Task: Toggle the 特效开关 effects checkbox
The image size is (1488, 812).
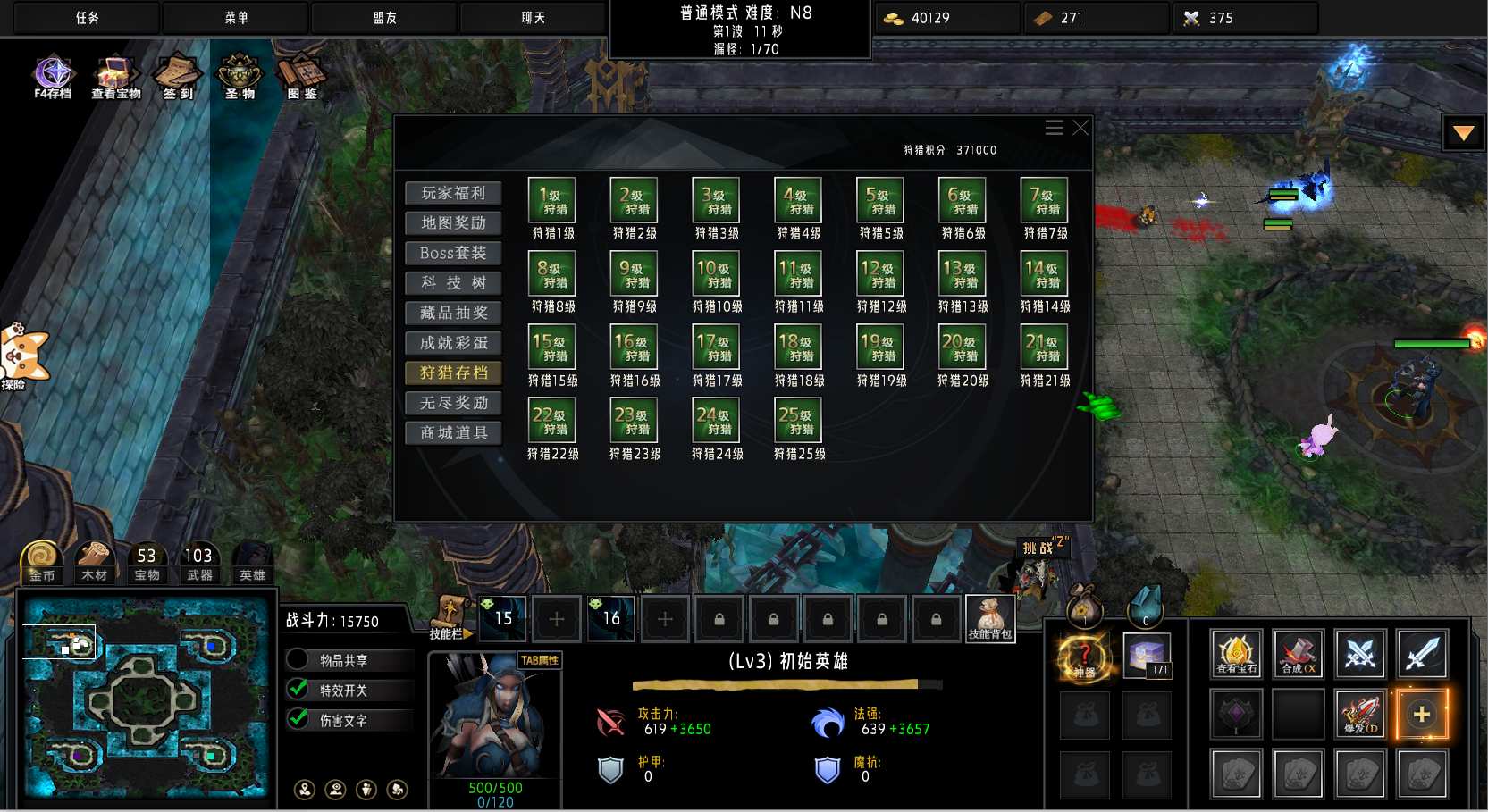Action: tap(298, 690)
